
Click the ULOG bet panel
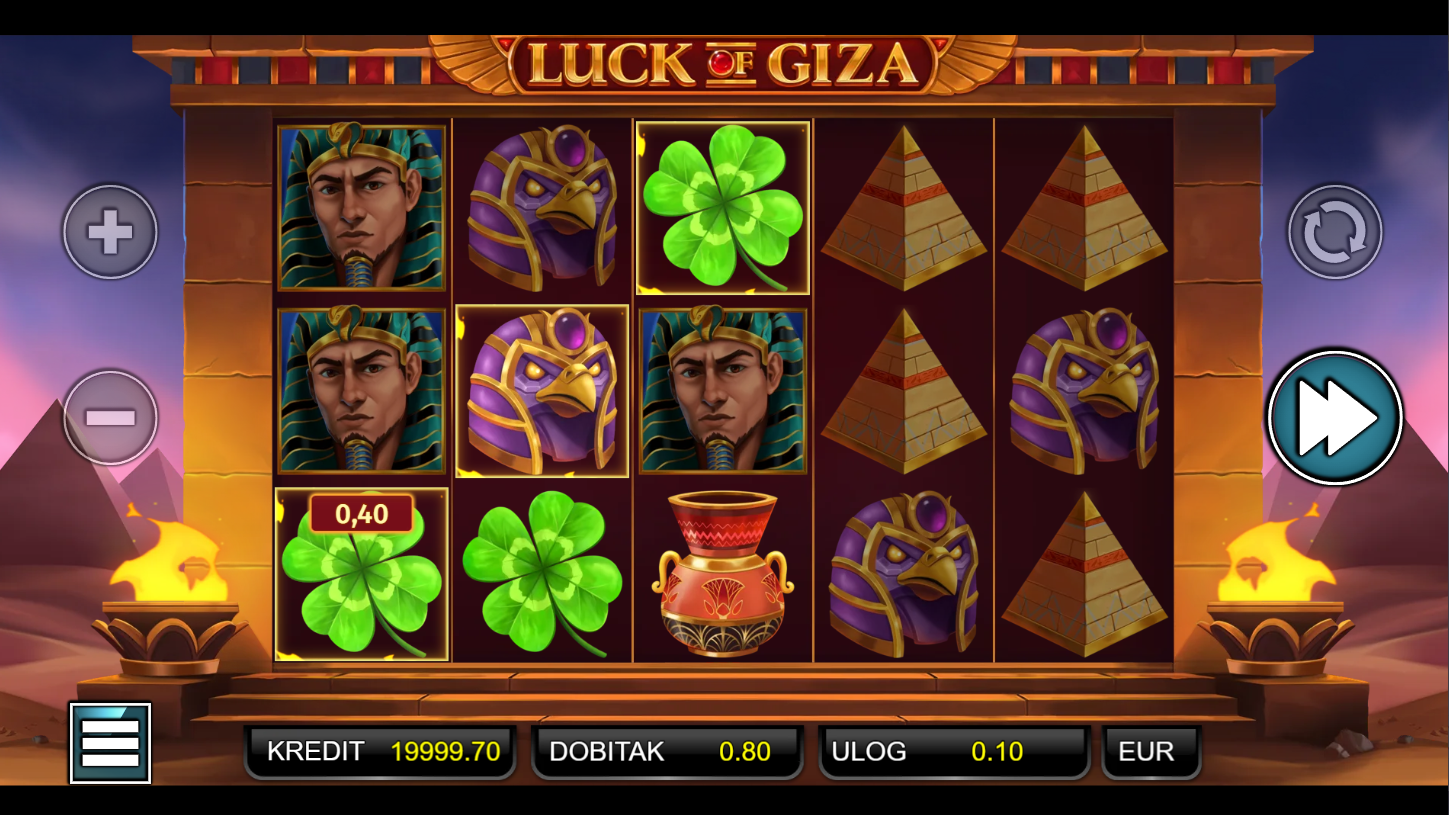(954, 752)
